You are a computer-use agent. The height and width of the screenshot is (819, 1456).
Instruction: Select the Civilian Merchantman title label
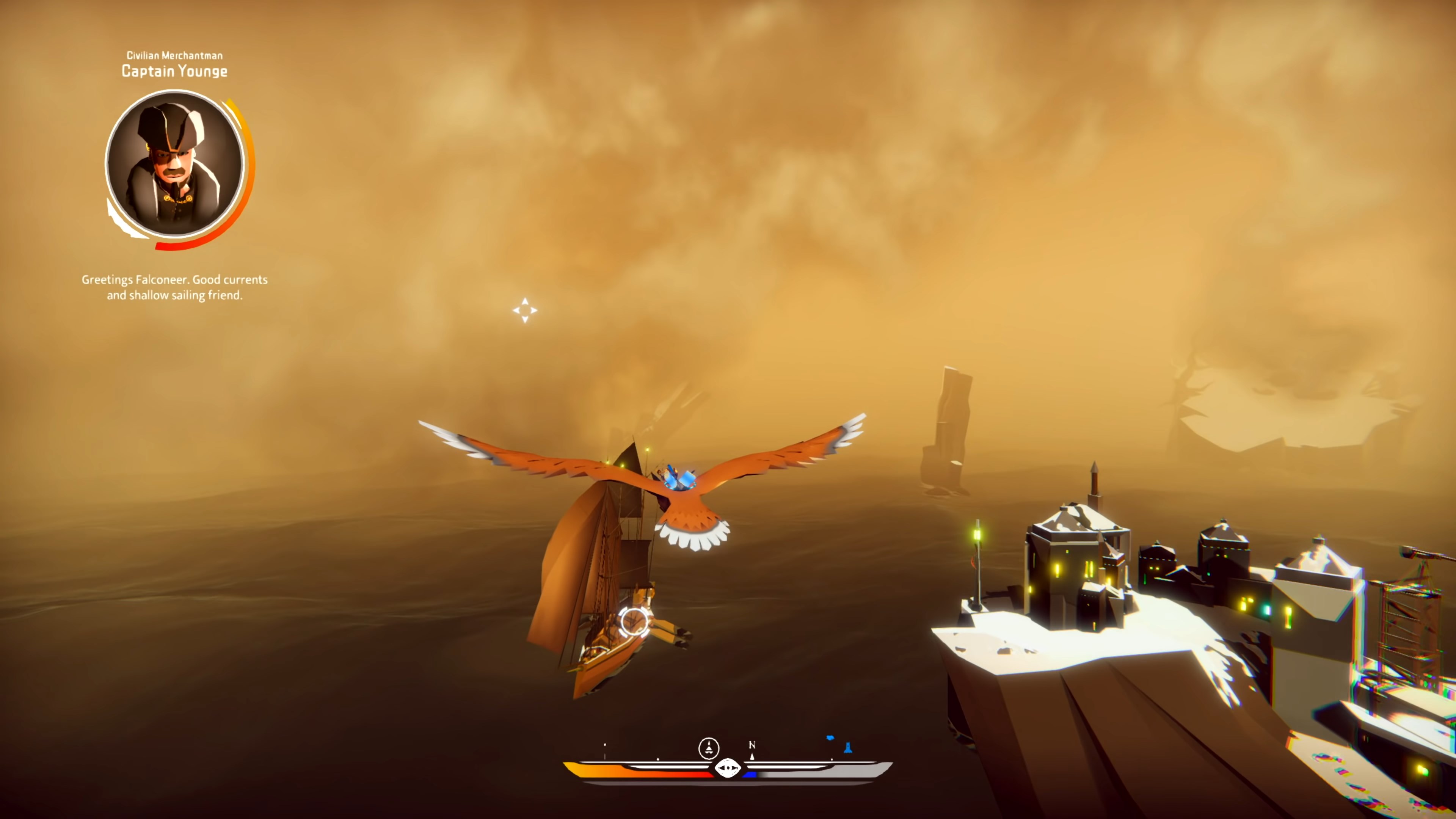tap(174, 55)
